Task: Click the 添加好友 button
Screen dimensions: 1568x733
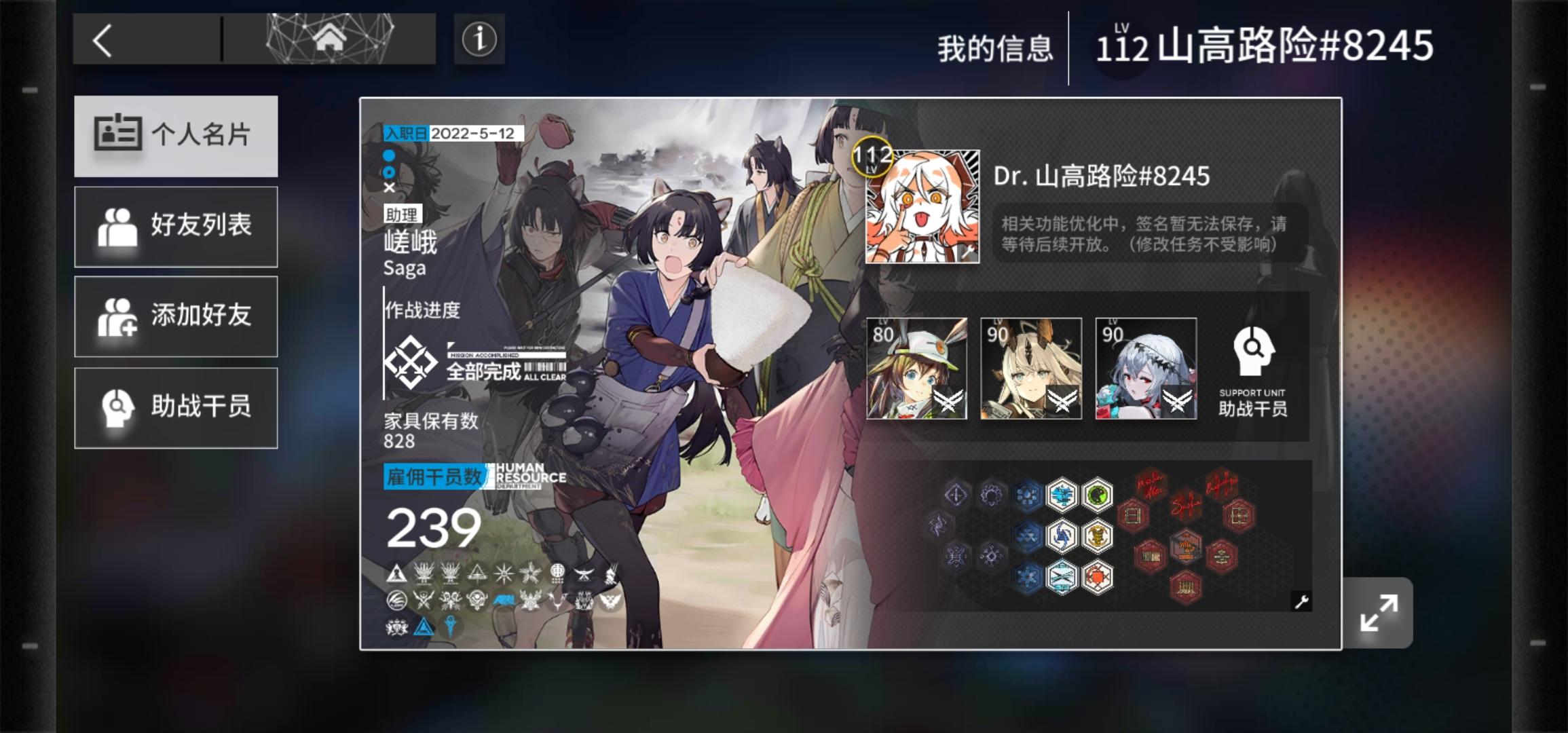Action: [x=176, y=317]
